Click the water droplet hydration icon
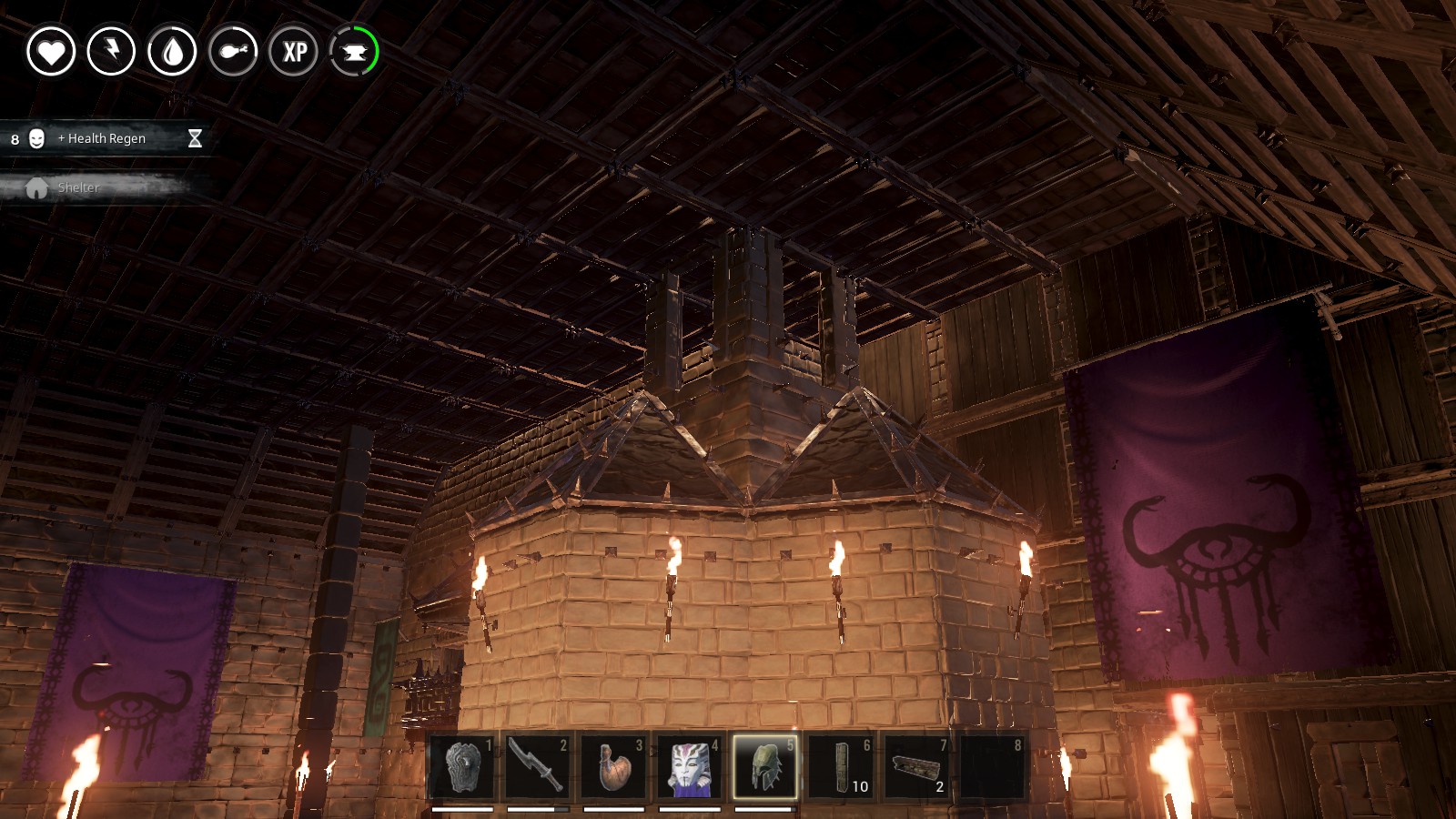Viewport: 1456px width, 819px height. (x=172, y=52)
